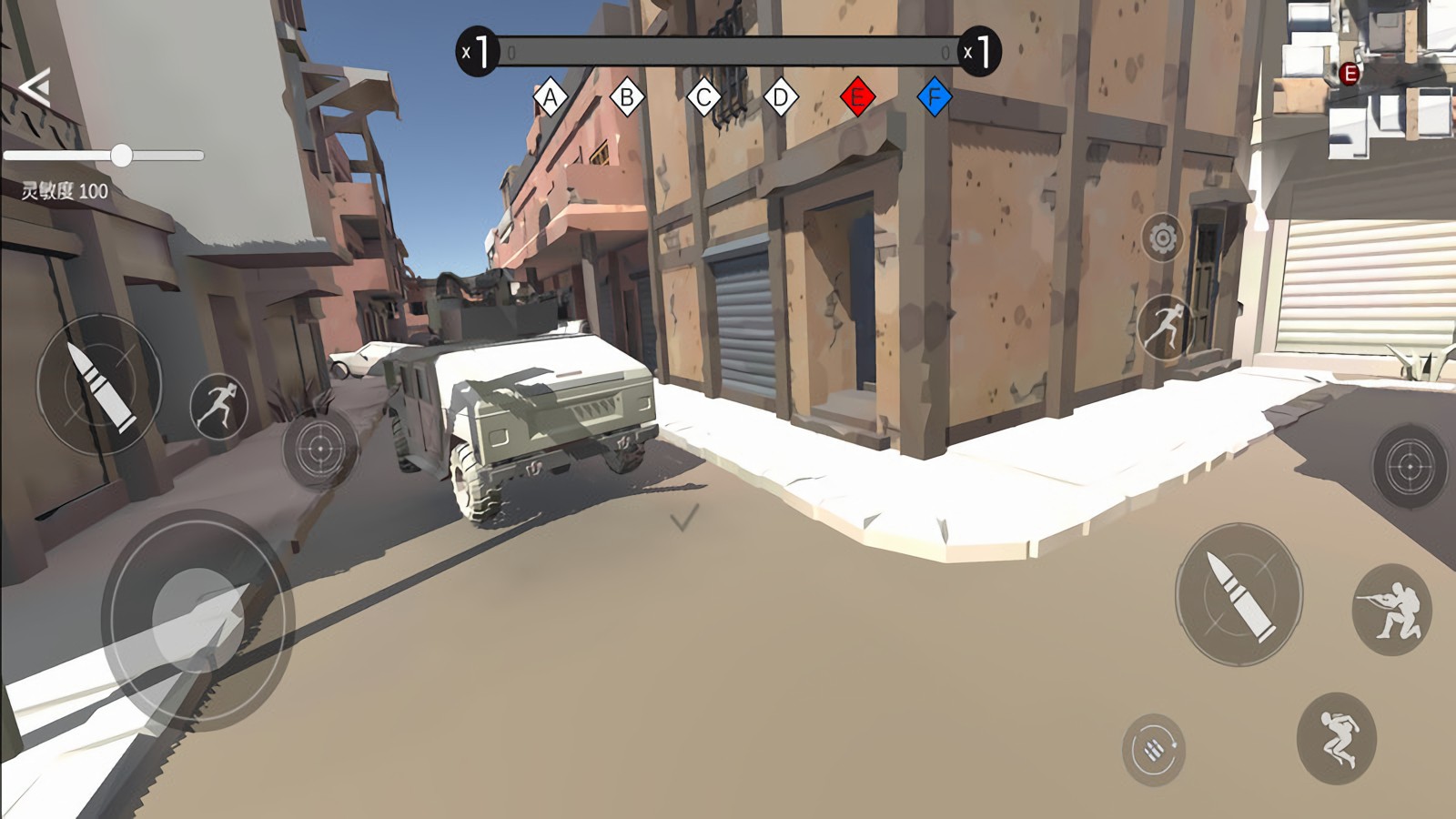
Task: Click the sensitivity slider handle
Action: (x=121, y=156)
